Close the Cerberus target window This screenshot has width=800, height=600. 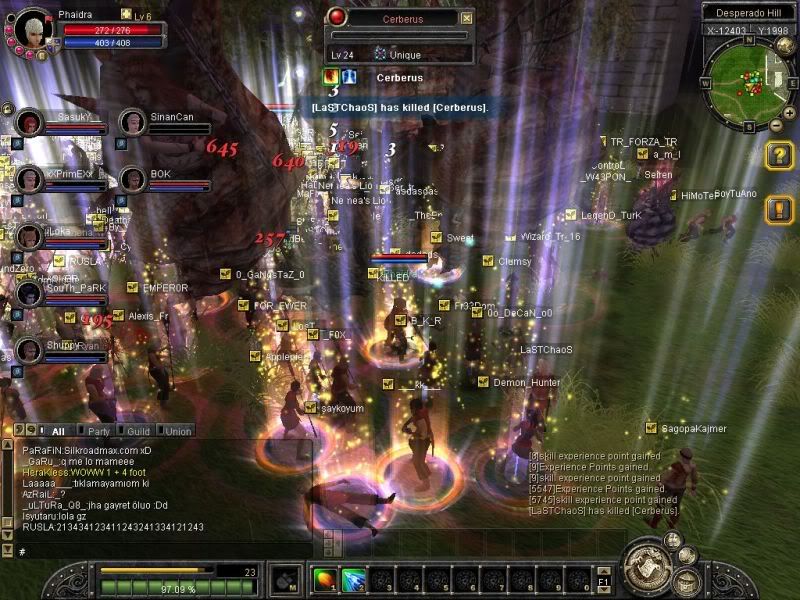(x=466, y=18)
